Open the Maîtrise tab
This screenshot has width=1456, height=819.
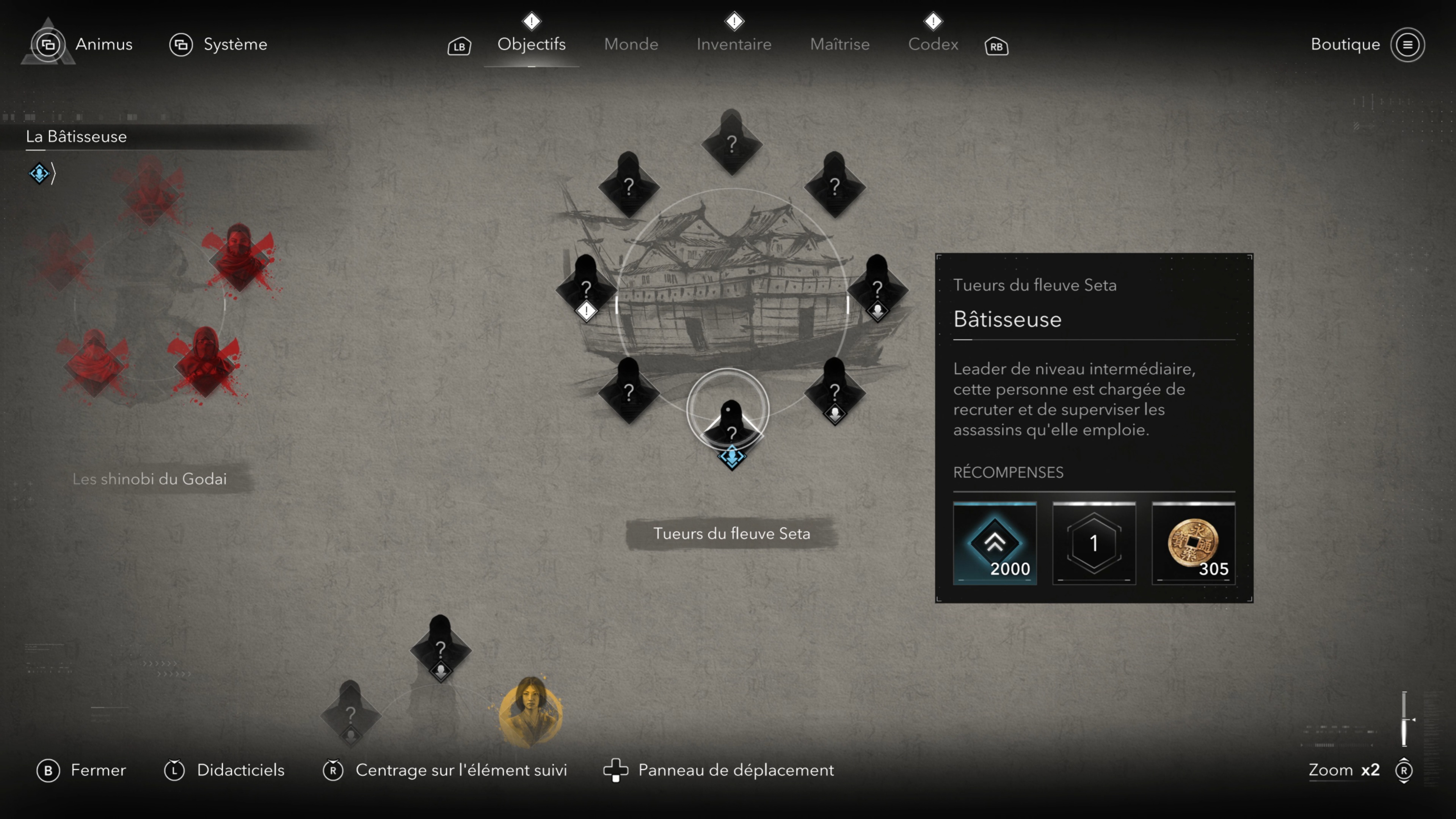pyautogui.click(x=839, y=44)
